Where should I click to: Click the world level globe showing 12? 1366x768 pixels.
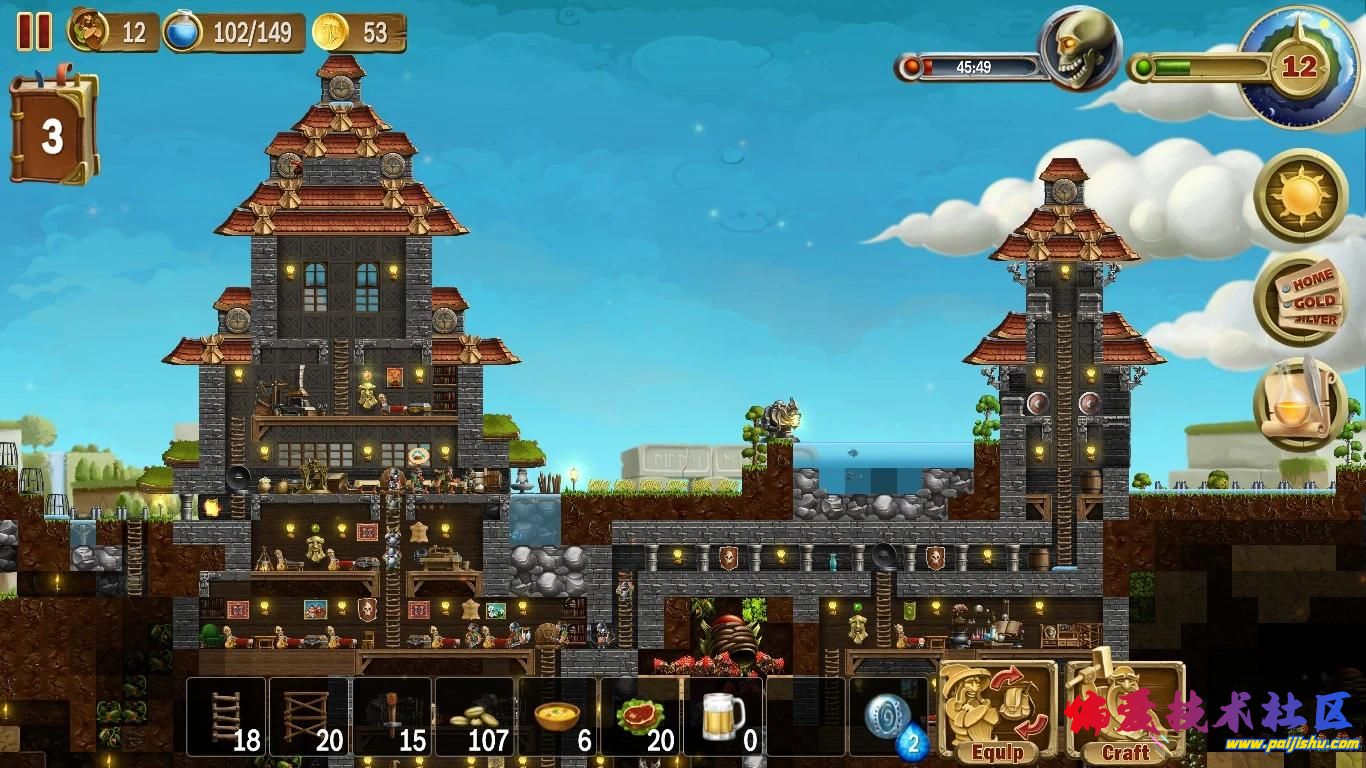tap(1298, 68)
